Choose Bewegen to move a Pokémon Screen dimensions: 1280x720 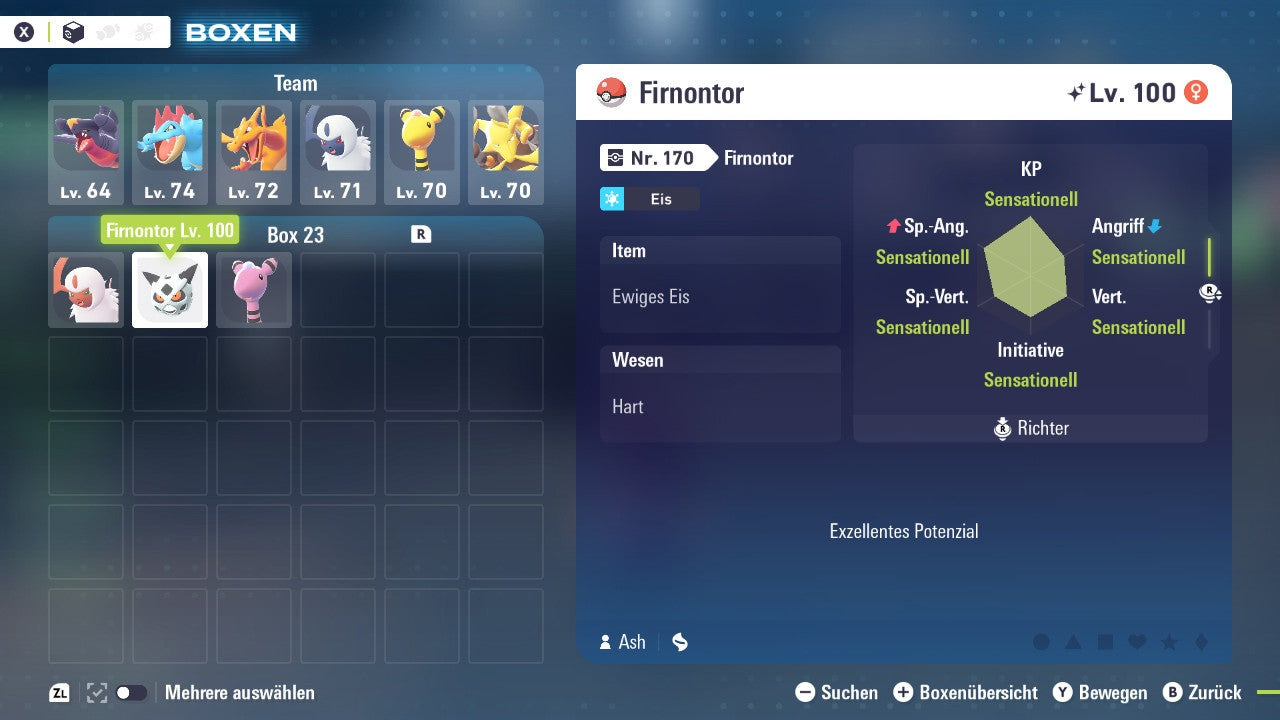1100,692
